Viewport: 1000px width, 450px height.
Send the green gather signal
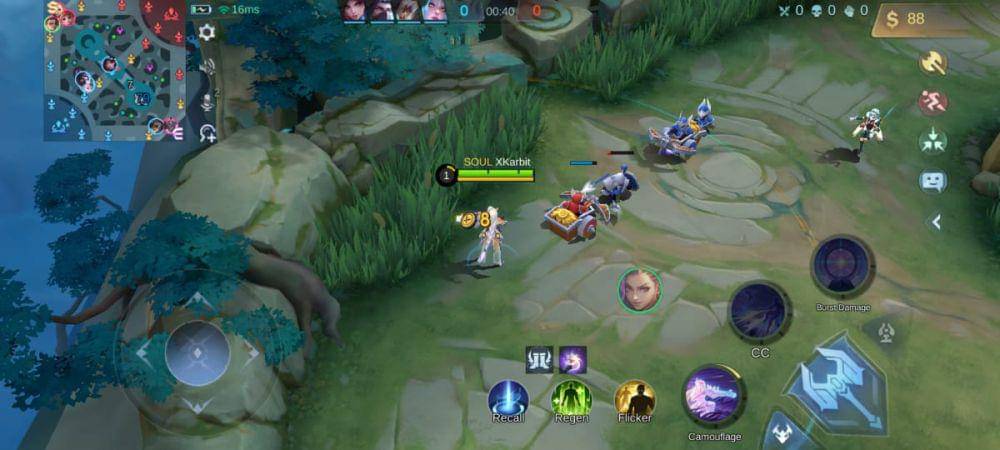(933, 141)
